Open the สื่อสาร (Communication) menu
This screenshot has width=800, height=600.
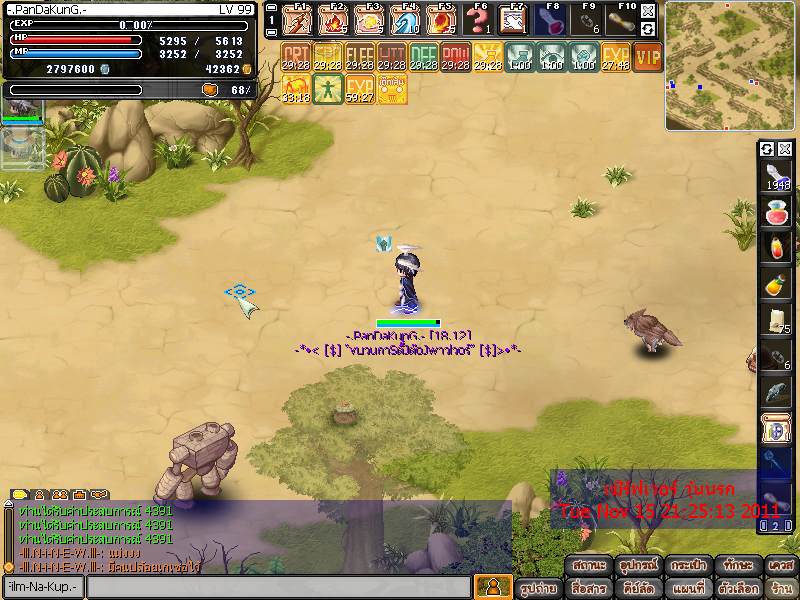click(590, 589)
